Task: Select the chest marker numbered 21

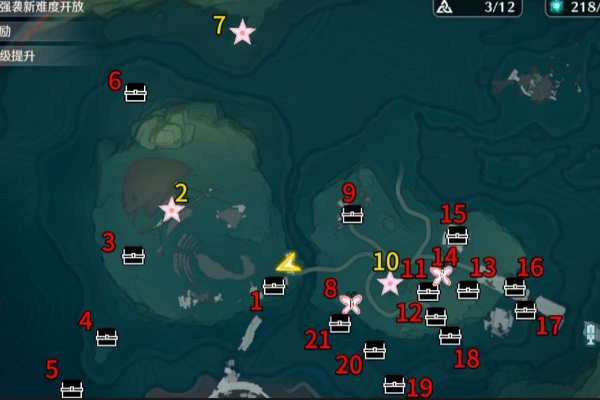Action: coord(340,323)
